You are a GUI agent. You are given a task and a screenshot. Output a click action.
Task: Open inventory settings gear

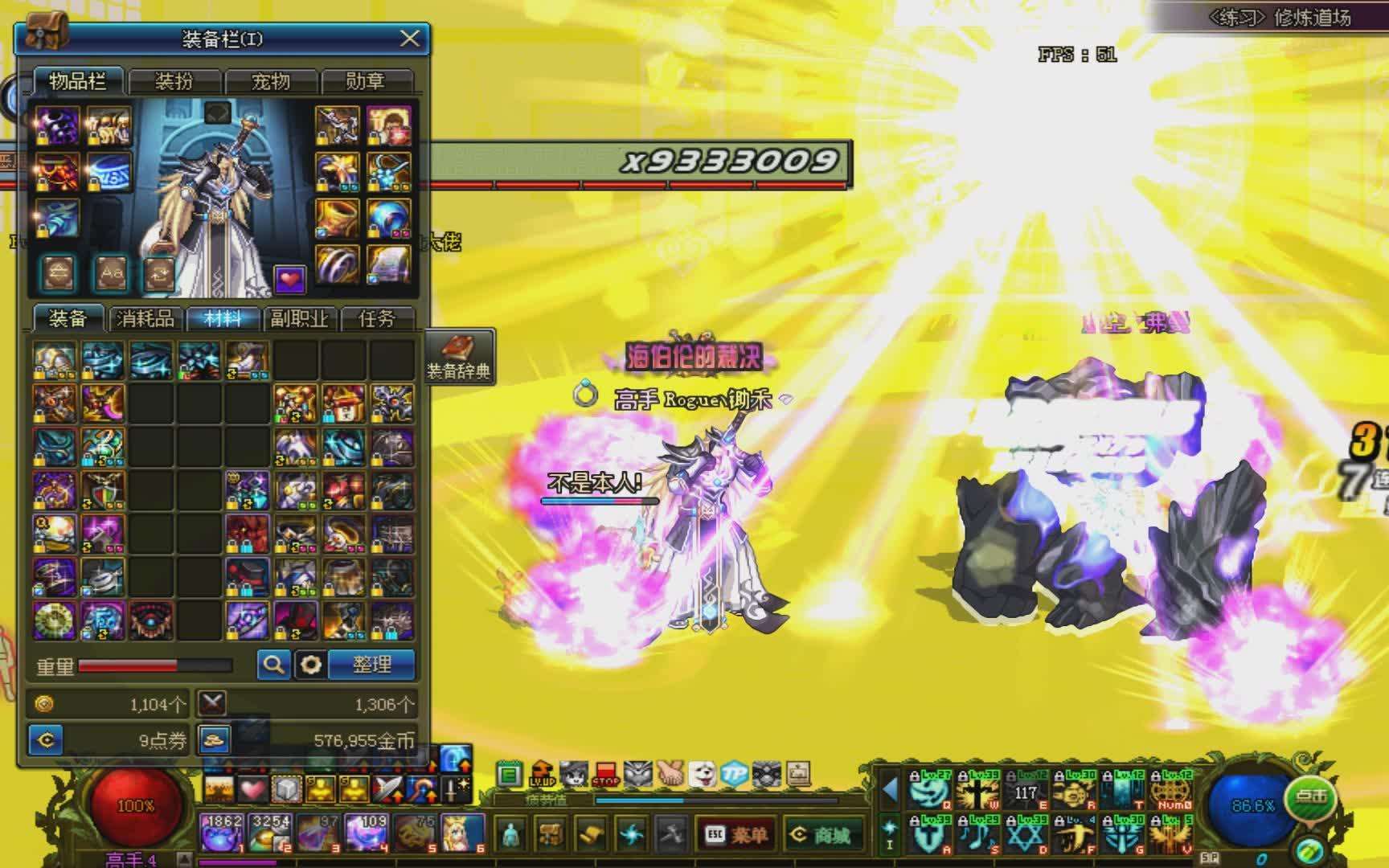[310, 665]
